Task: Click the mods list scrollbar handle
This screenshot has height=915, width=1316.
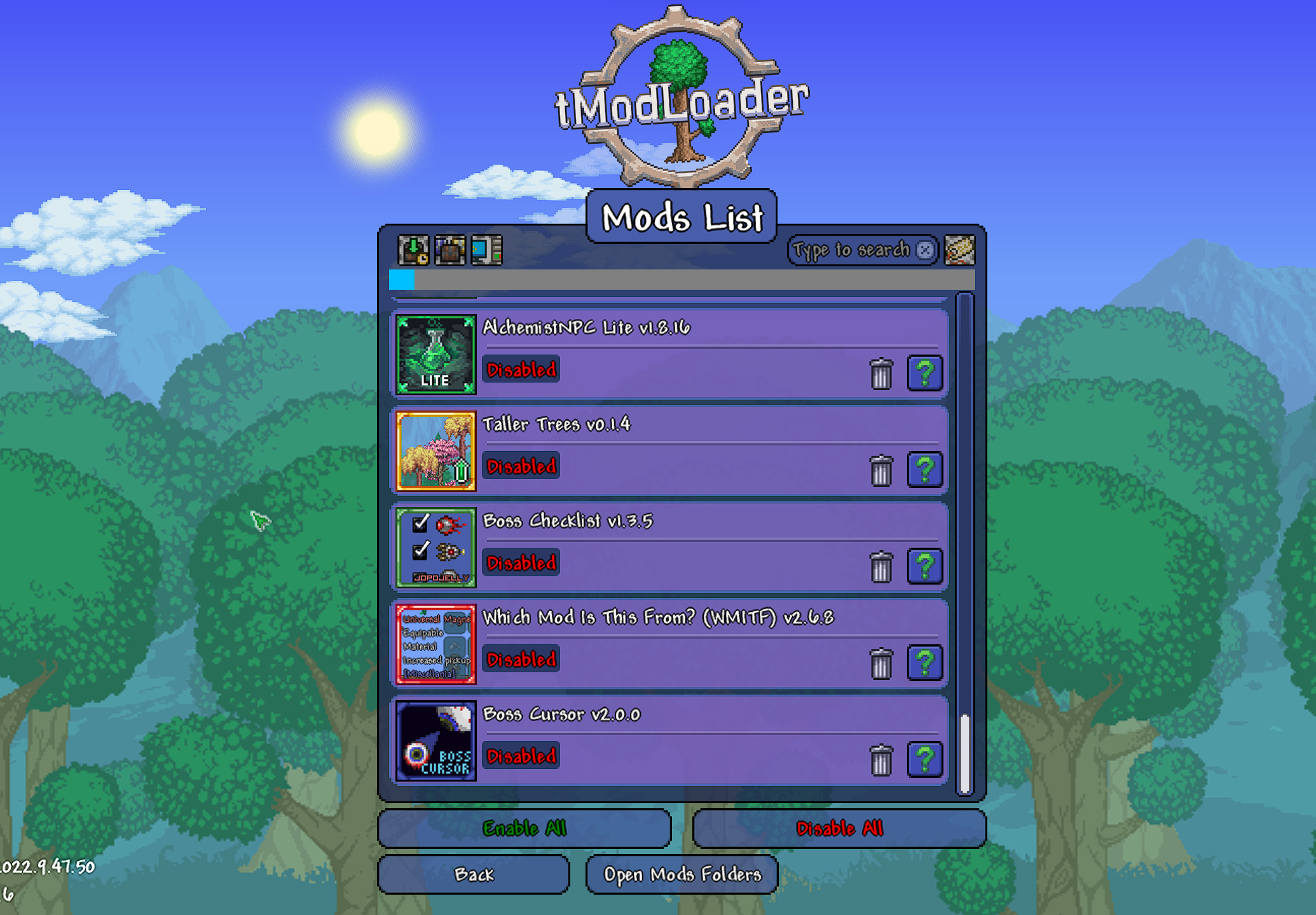Action: tap(964, 753)
